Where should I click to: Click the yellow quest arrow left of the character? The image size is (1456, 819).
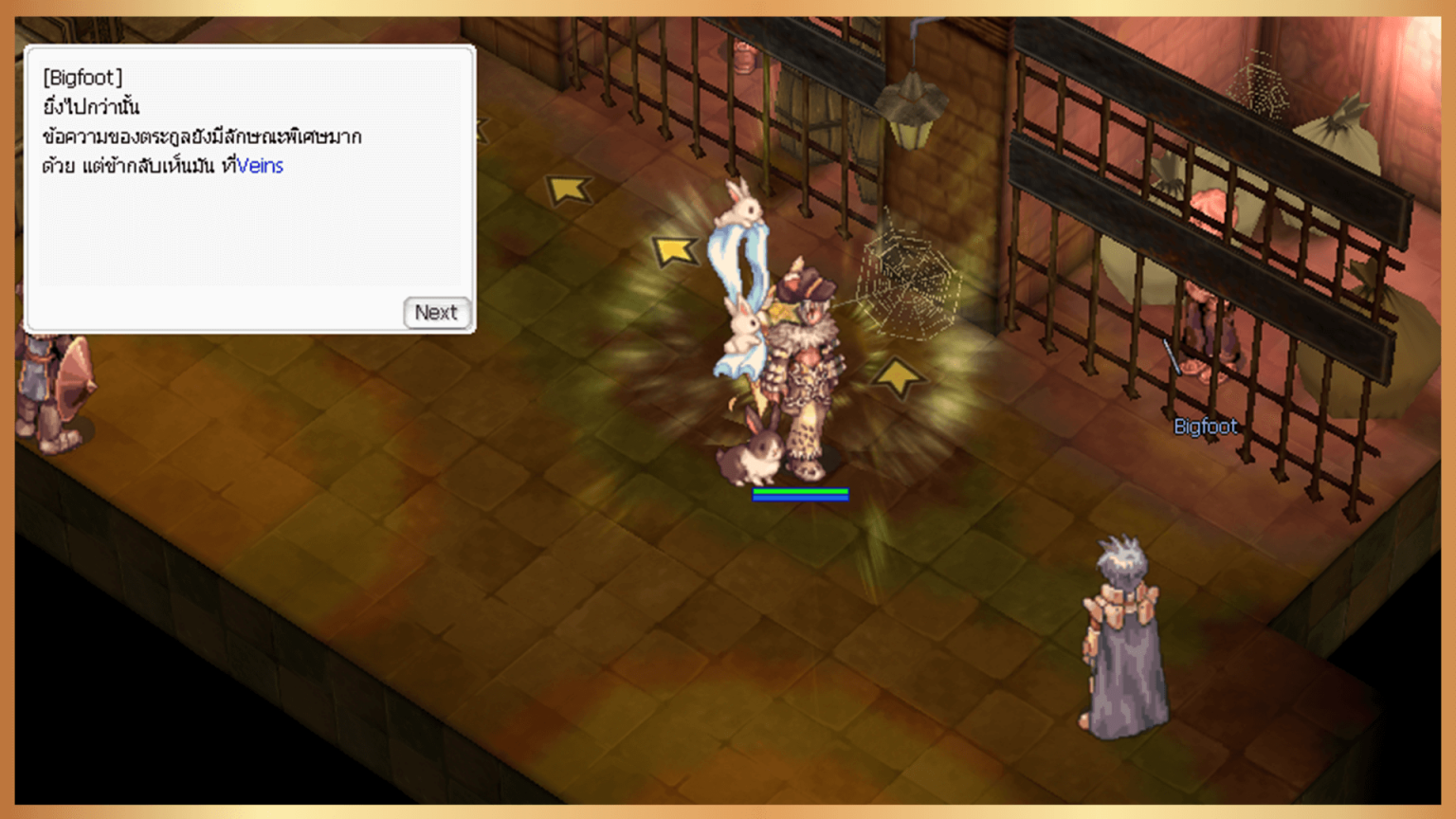coord(678,249)
